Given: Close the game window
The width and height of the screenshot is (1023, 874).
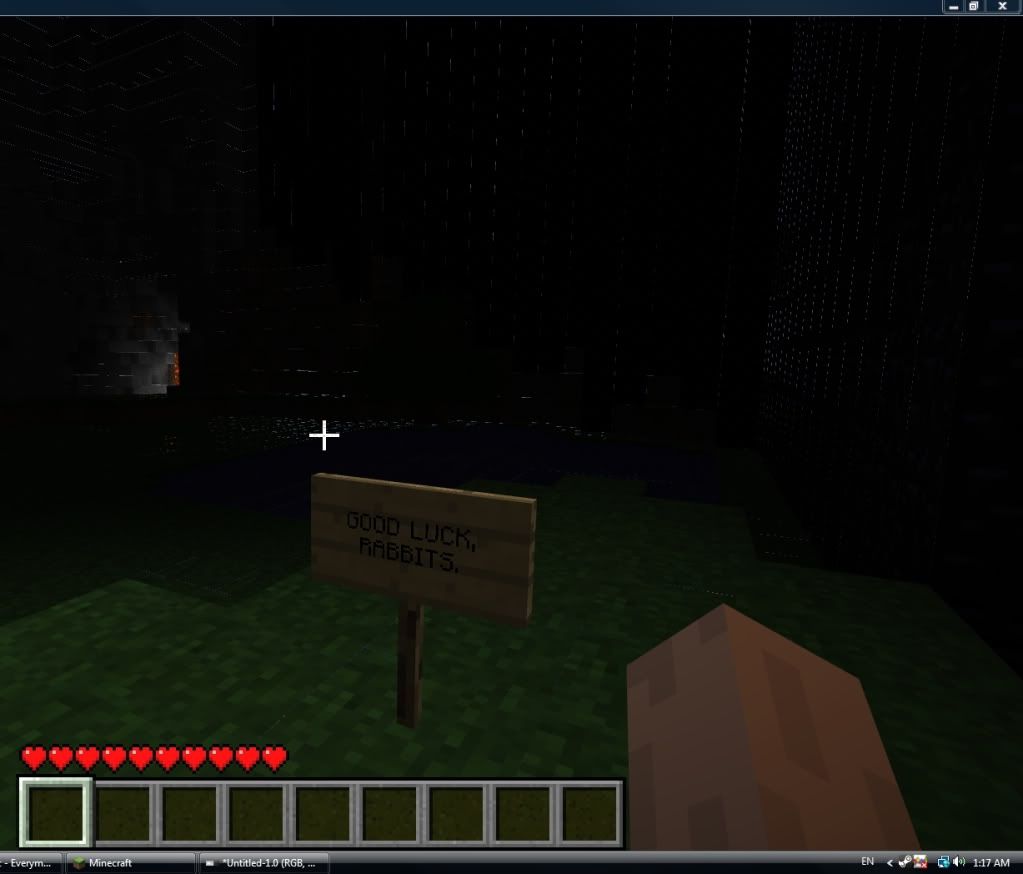Looking at the screenshot, I should click(1002, 6).
